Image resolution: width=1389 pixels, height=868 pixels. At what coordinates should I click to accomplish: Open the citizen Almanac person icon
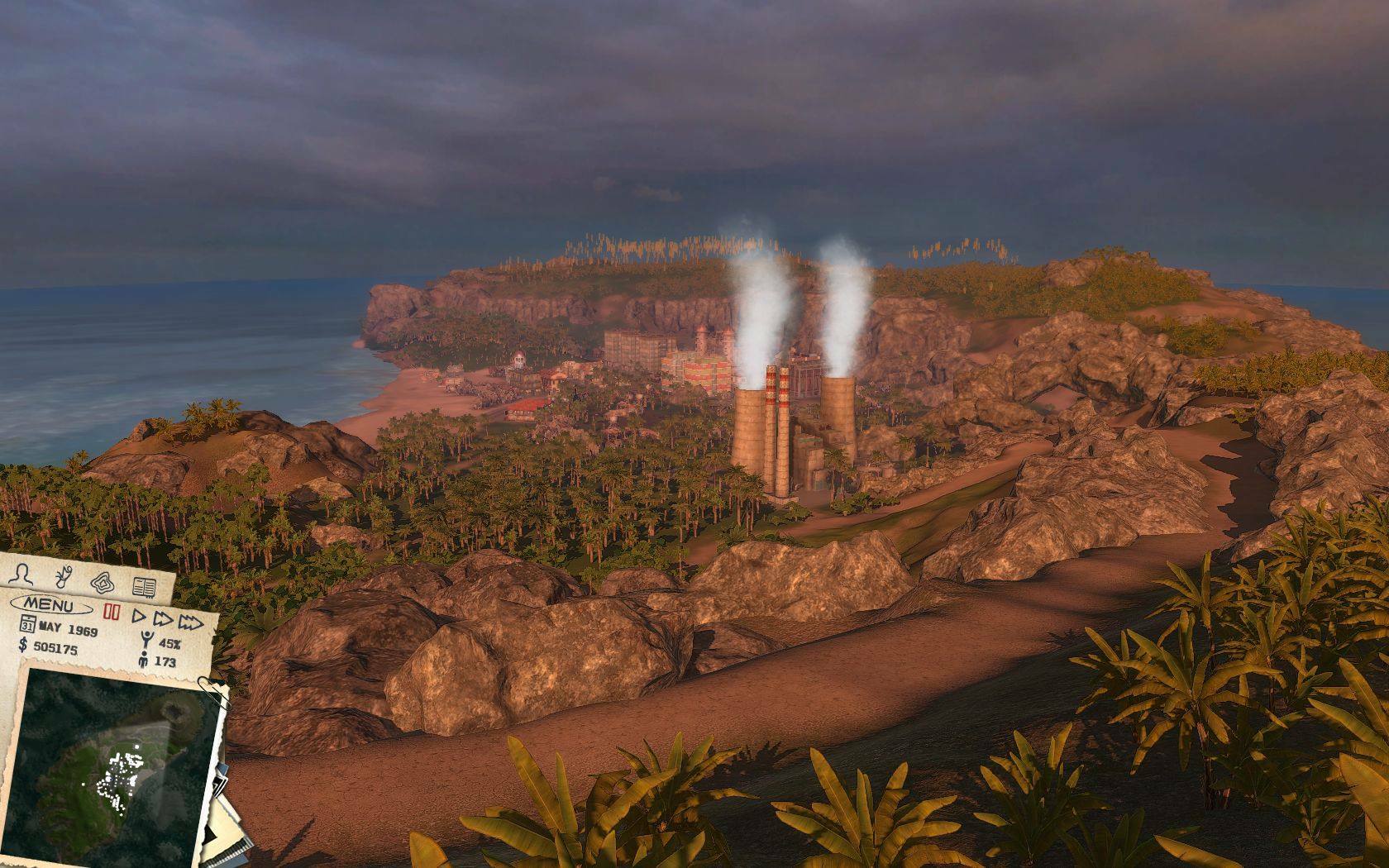(x=19, y=572)
